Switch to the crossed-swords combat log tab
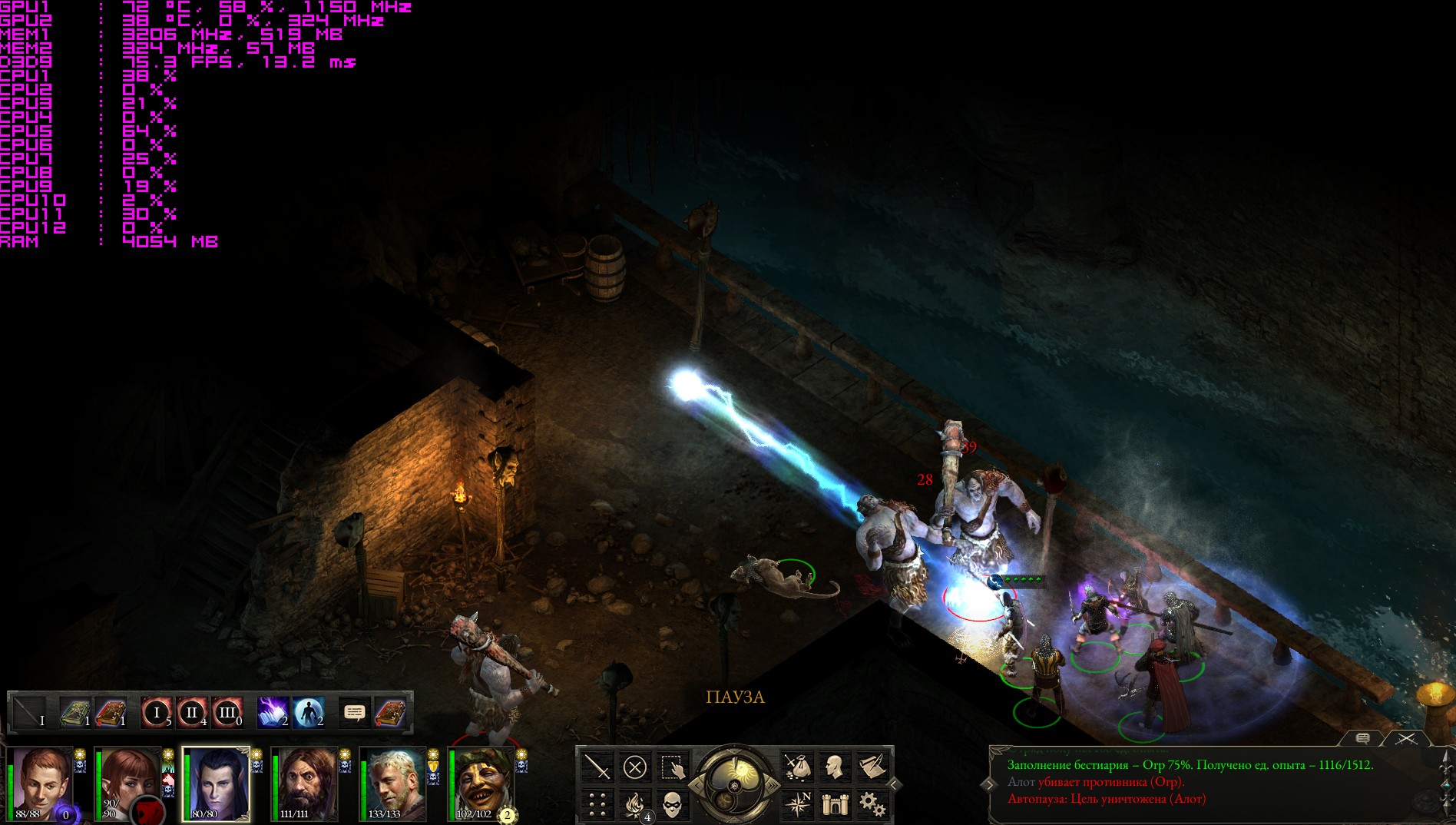Image resolution: width=1456 pixels, height=825 pixels. pyautogui.click(x=1406, y=738)
